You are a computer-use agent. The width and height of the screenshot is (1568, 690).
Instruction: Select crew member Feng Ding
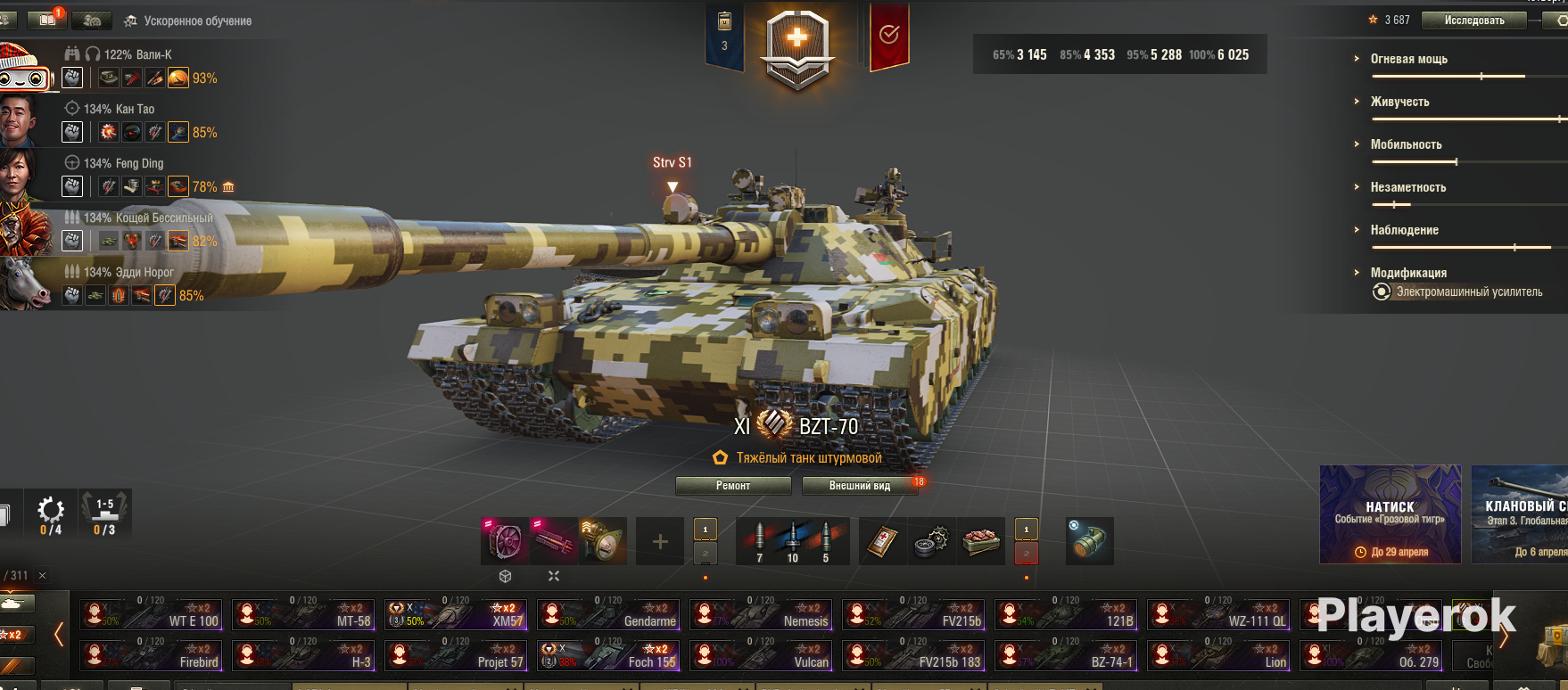123,163
